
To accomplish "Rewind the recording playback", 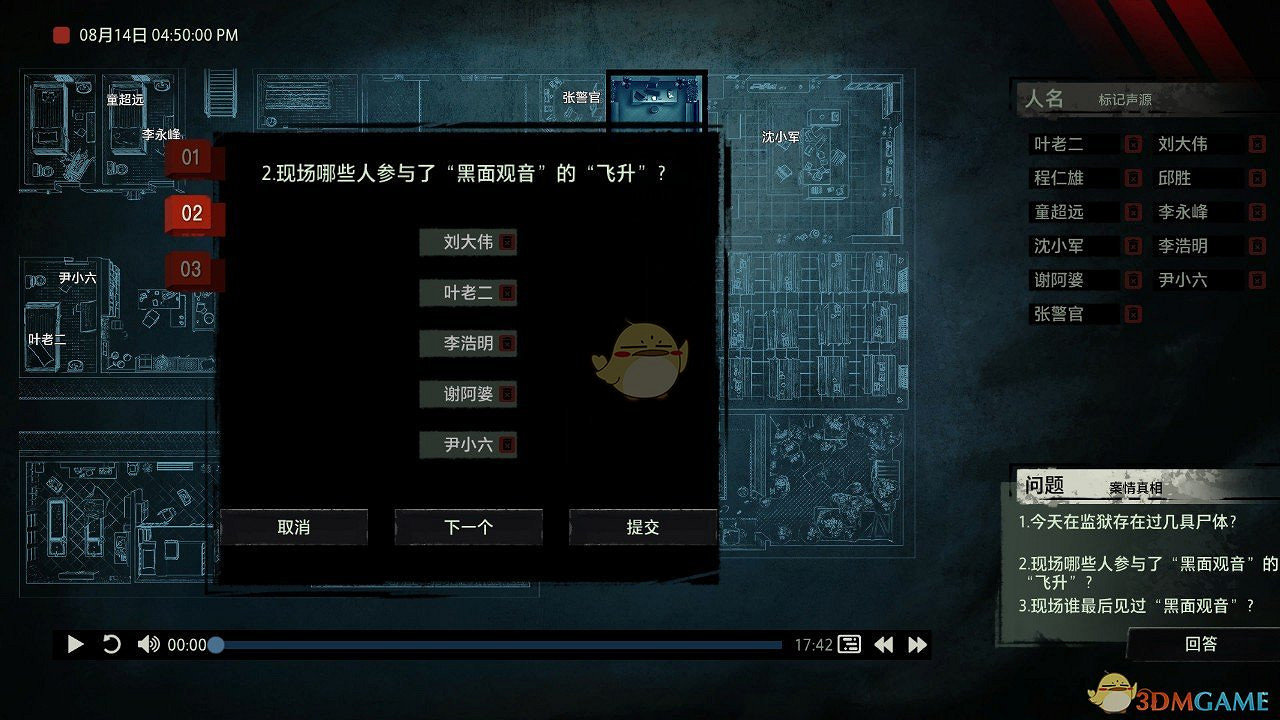I will [884, 644].
